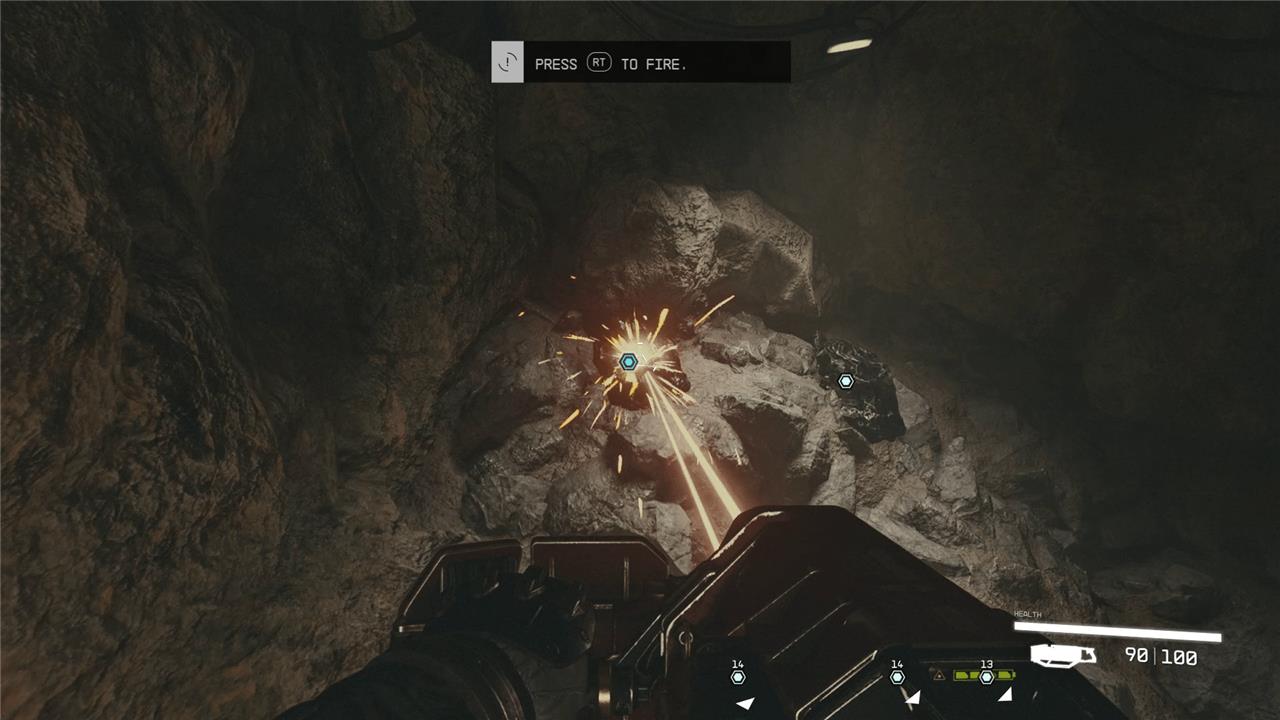Click the warning triangle beside the charge gauge

(x=939, y=676)
